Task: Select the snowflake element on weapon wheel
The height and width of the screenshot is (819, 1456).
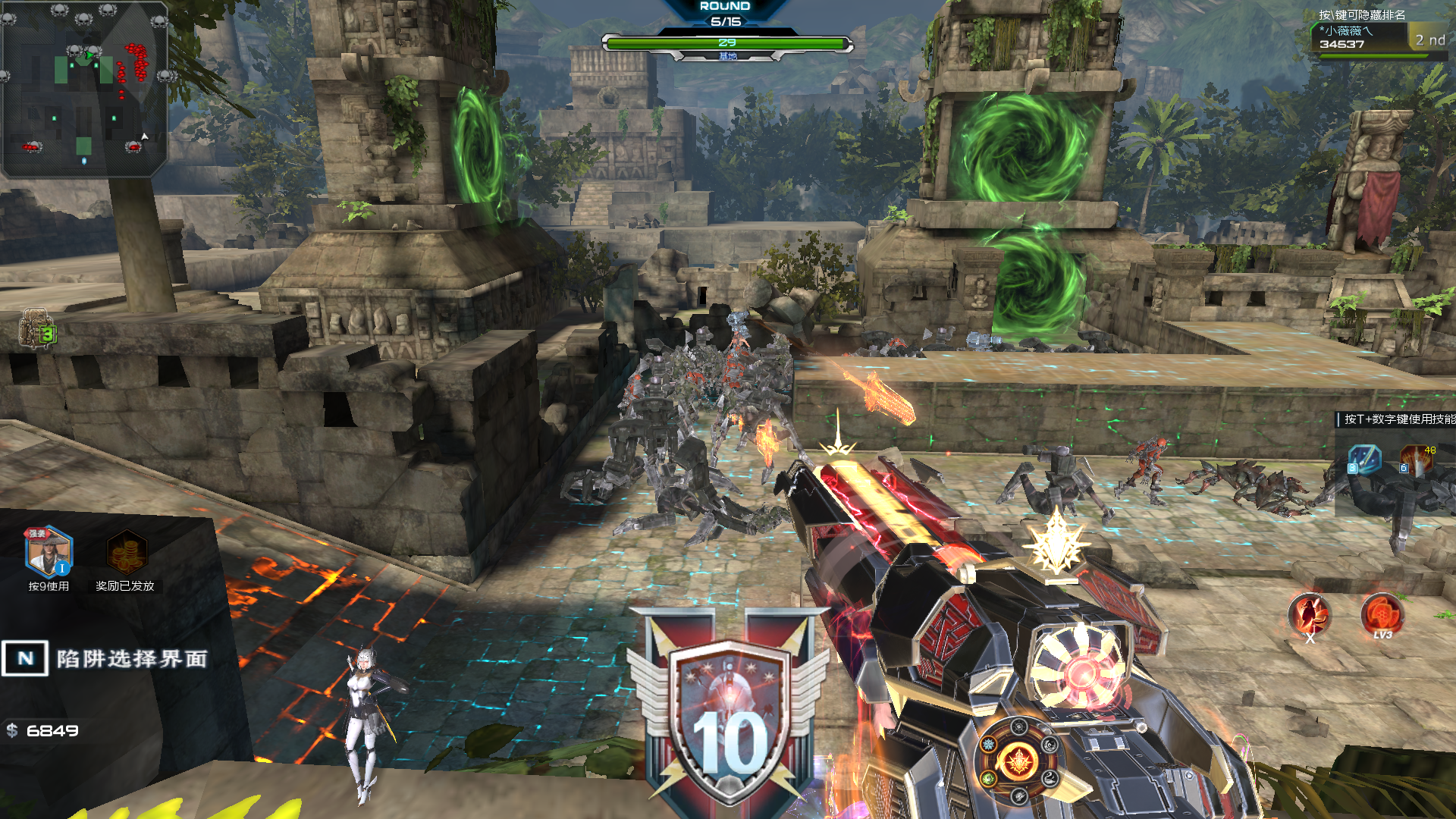Action: click(989, 745)
